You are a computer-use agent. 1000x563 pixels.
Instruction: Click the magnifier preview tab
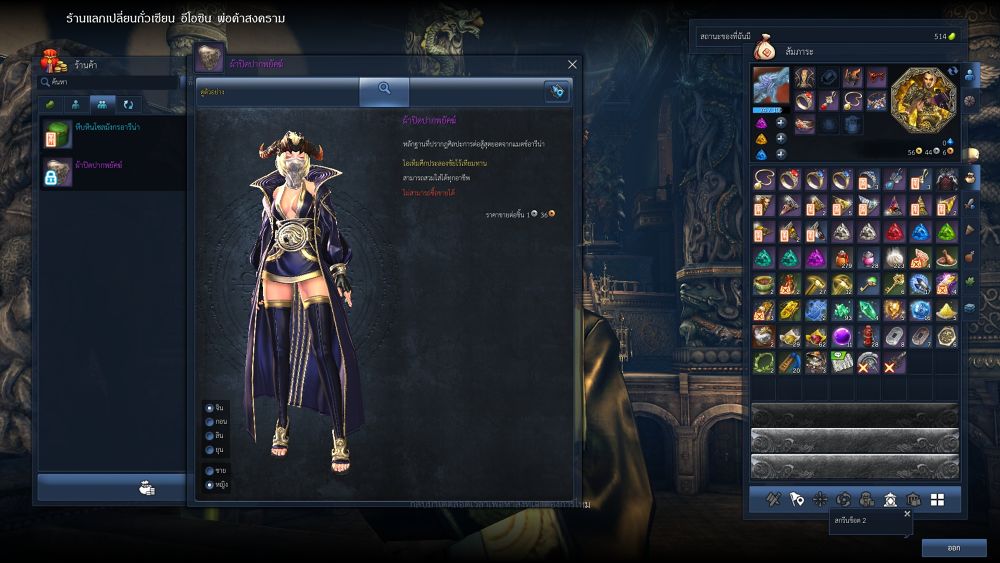pos(384,90)
